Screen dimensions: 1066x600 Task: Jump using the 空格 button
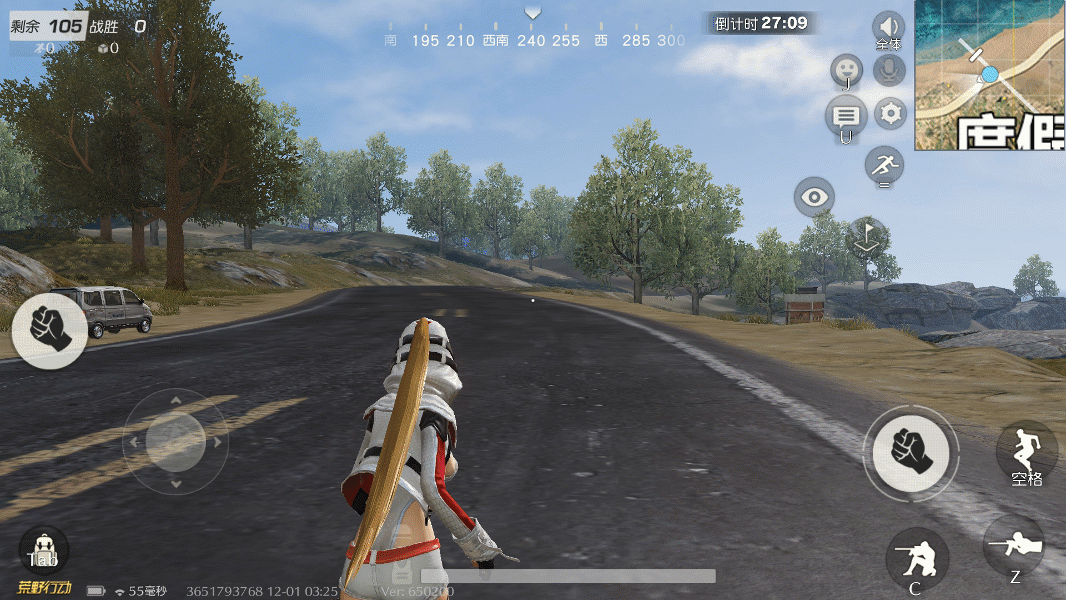coord(1026,451)
